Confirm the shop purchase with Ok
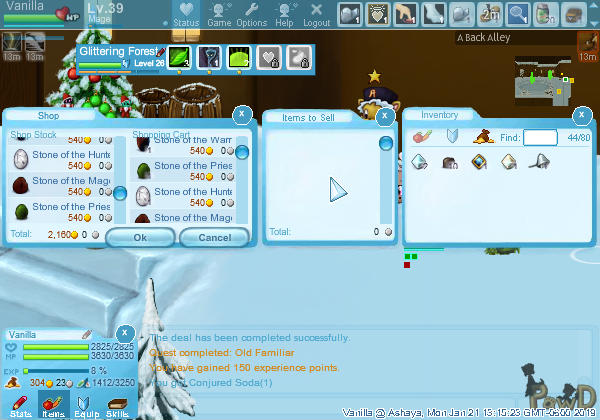The image size is (600, 420). tap(140, 238)
